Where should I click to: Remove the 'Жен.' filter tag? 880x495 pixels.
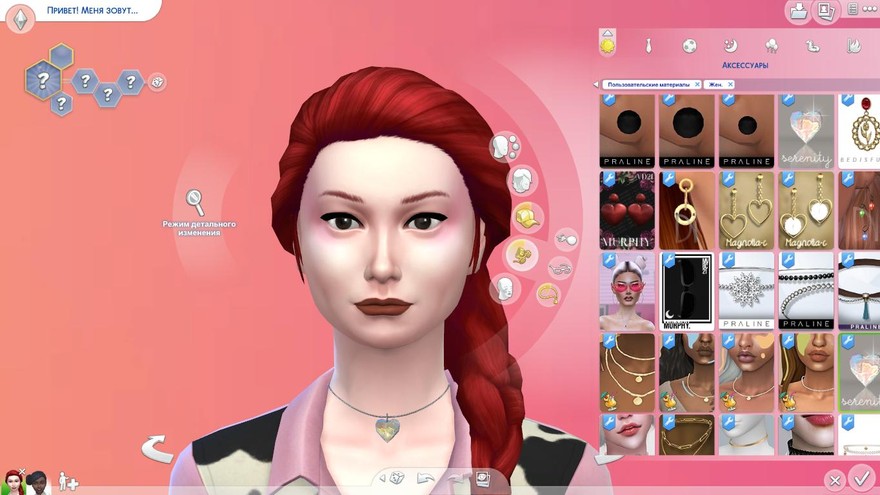point(729,85)
